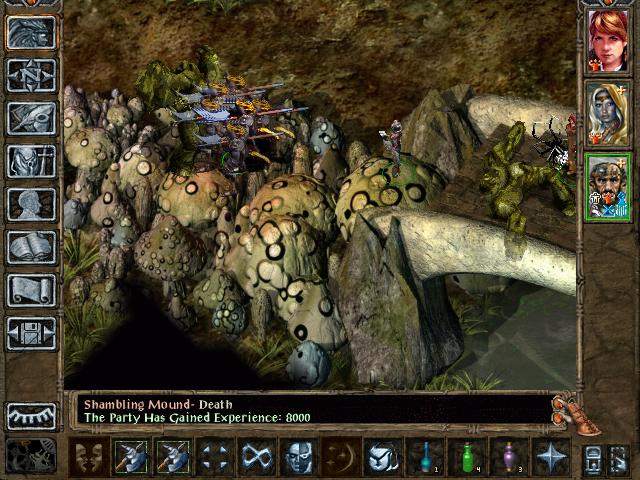Activate the silver face mask ability

(x=299, y=457)
